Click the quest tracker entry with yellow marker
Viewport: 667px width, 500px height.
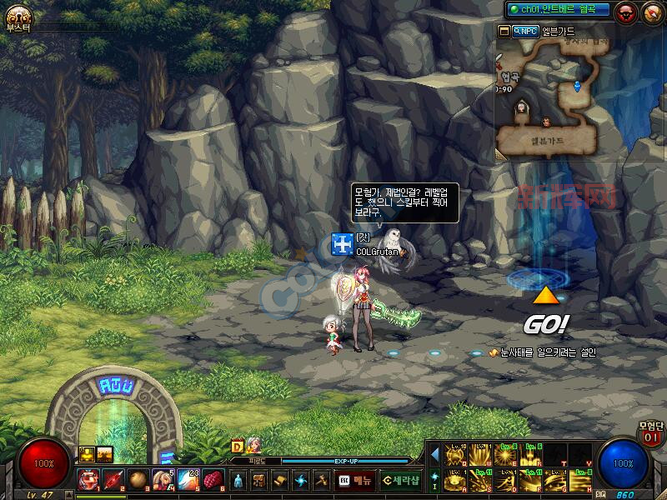pyautogui.click(x=542, y=353)
